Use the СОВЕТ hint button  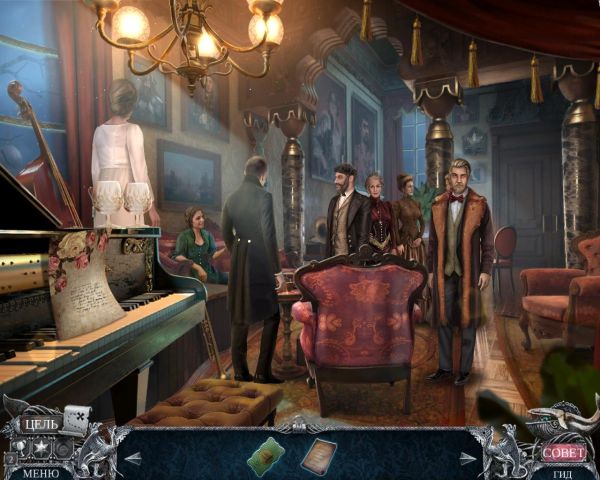point(564,453)
